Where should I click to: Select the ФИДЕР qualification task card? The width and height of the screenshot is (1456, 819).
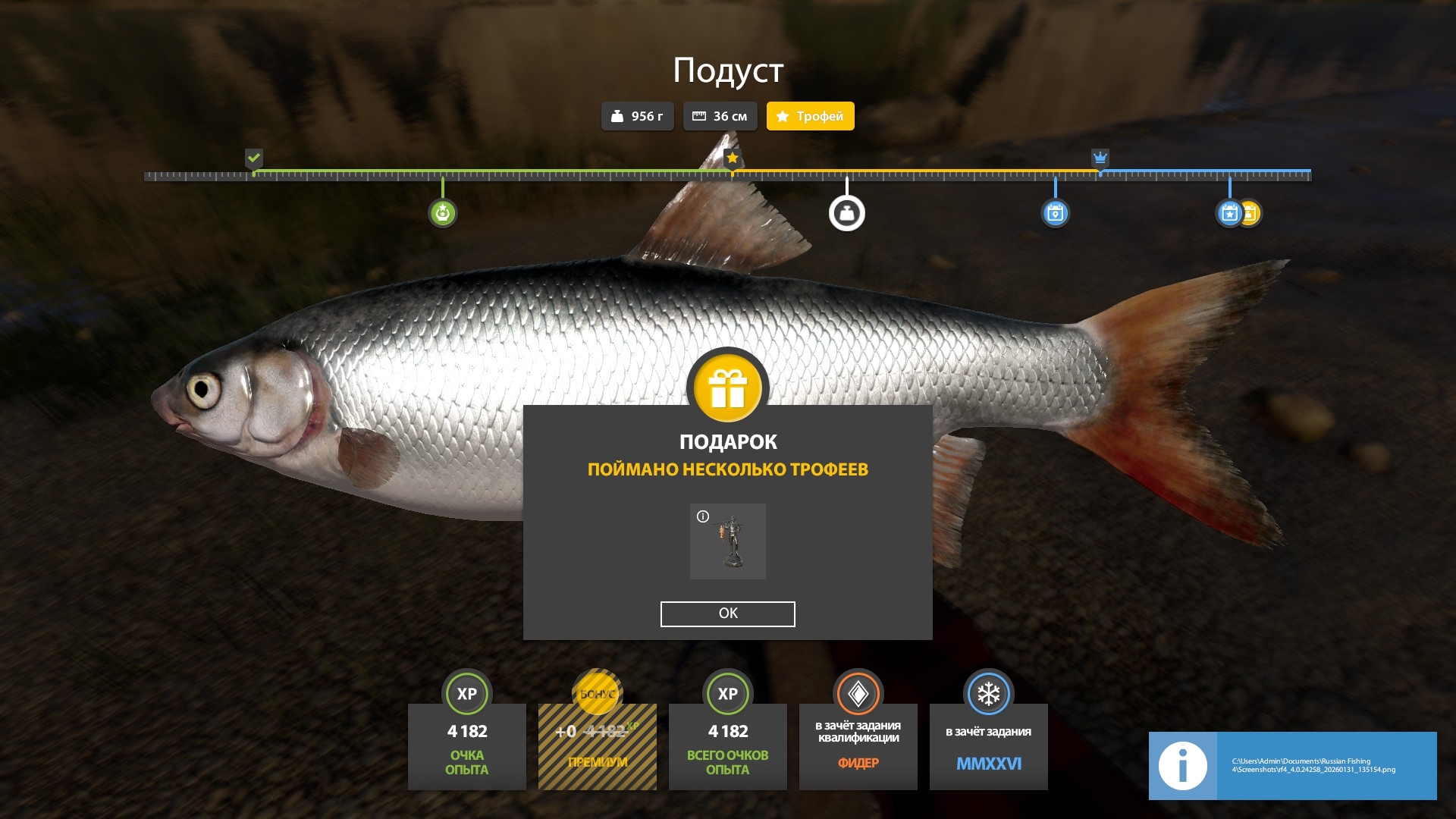[858, 746]
